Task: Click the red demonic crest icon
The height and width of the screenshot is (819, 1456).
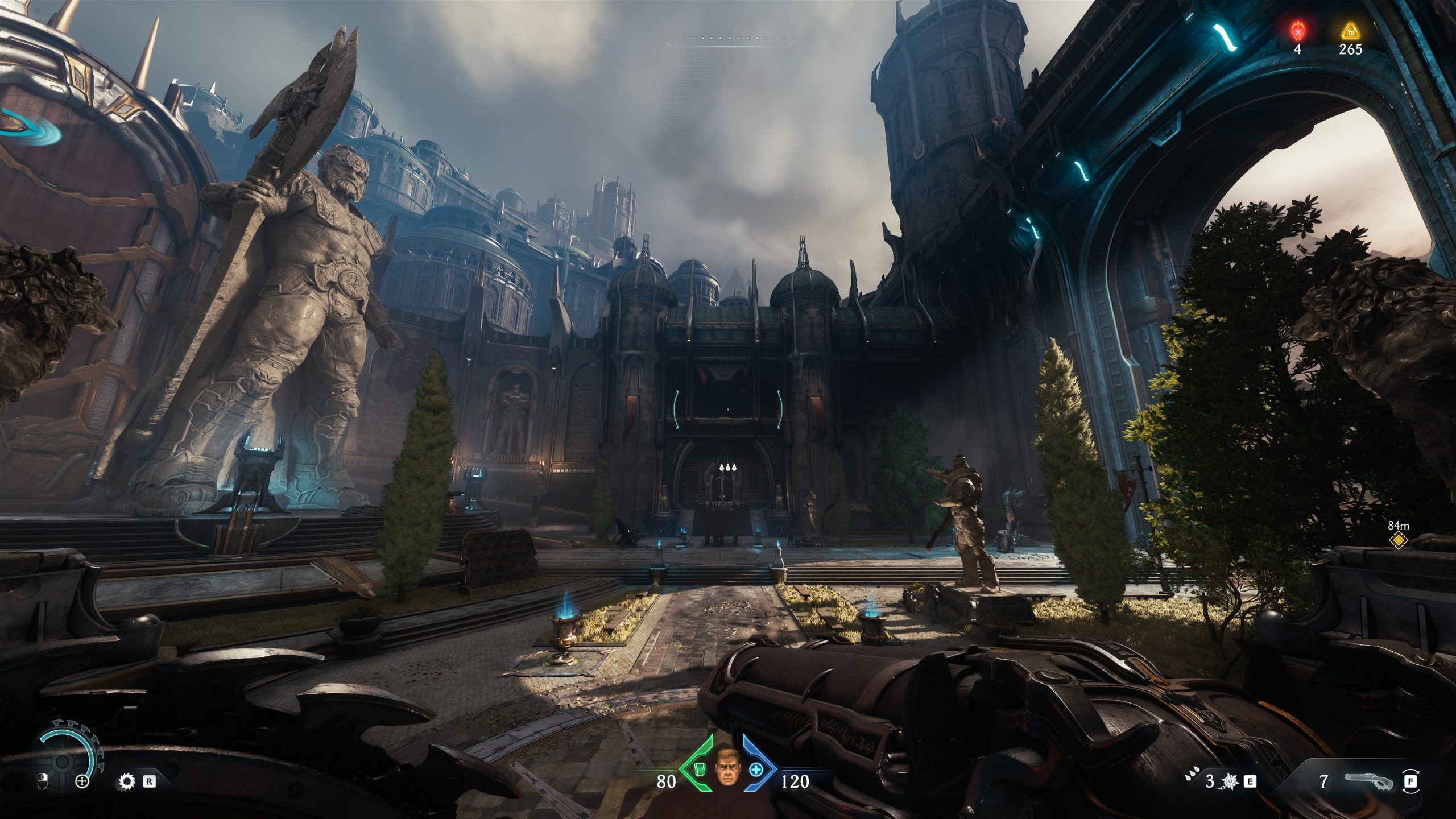Action: tap(1297, 30)
